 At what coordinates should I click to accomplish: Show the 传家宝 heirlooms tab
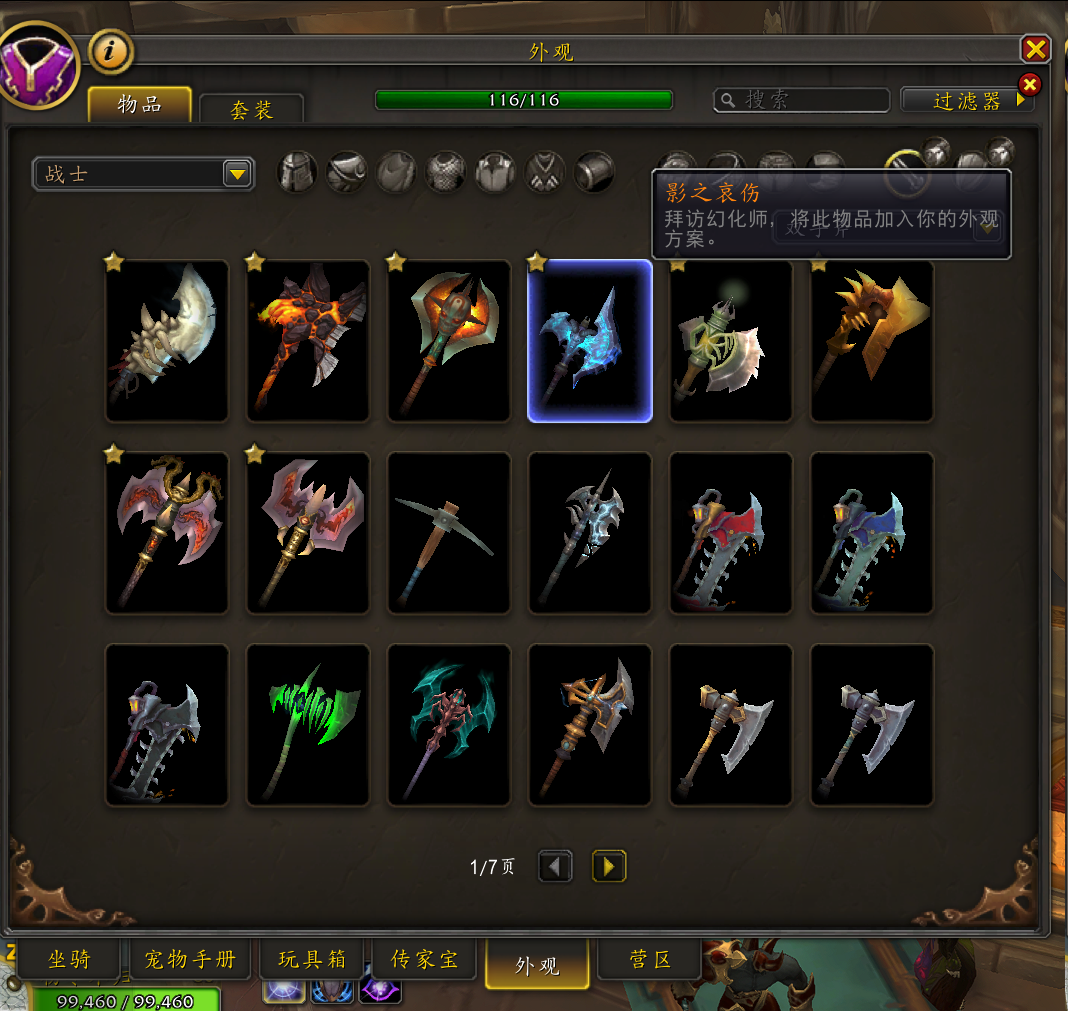coord(425,961)
